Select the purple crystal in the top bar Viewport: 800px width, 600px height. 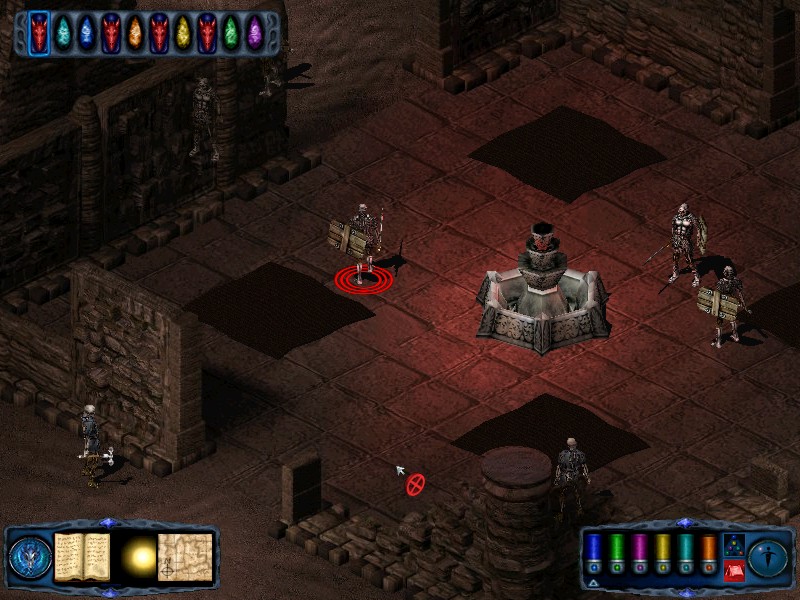pyautogui.click(x=255, y=33)
